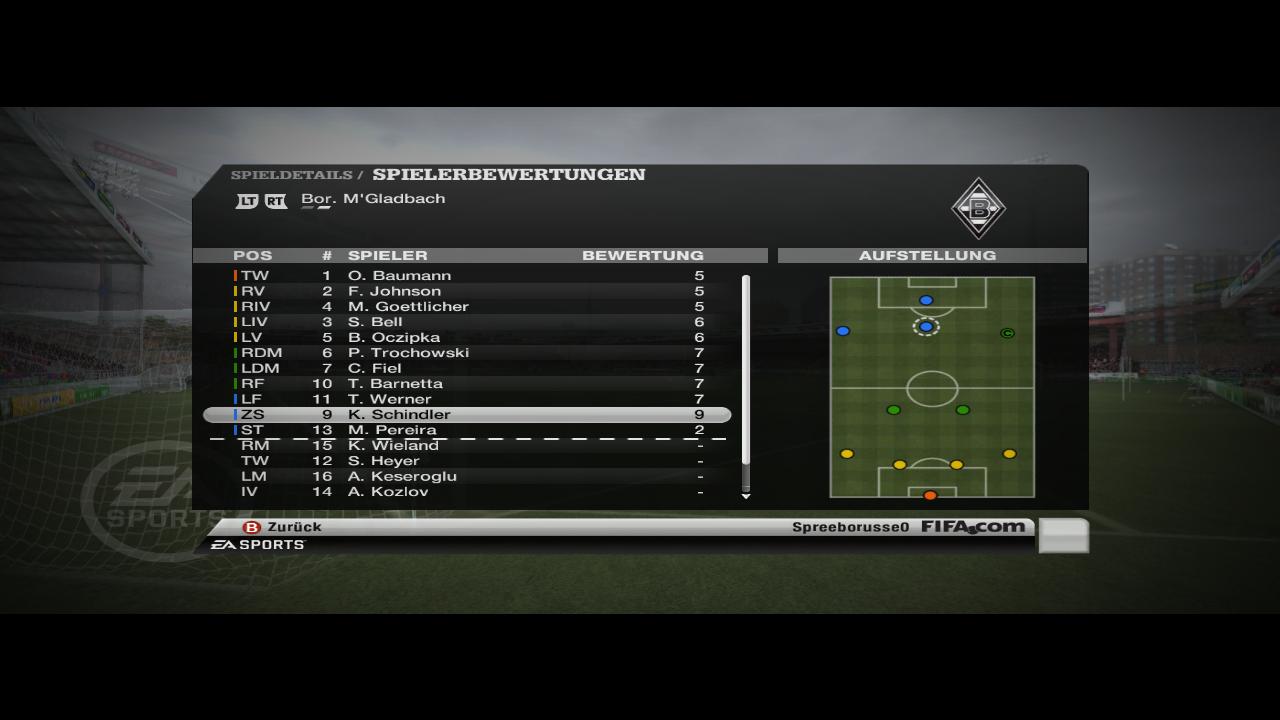Click the dashed-circle striker marker on the pitch

[x=926, y=326]
